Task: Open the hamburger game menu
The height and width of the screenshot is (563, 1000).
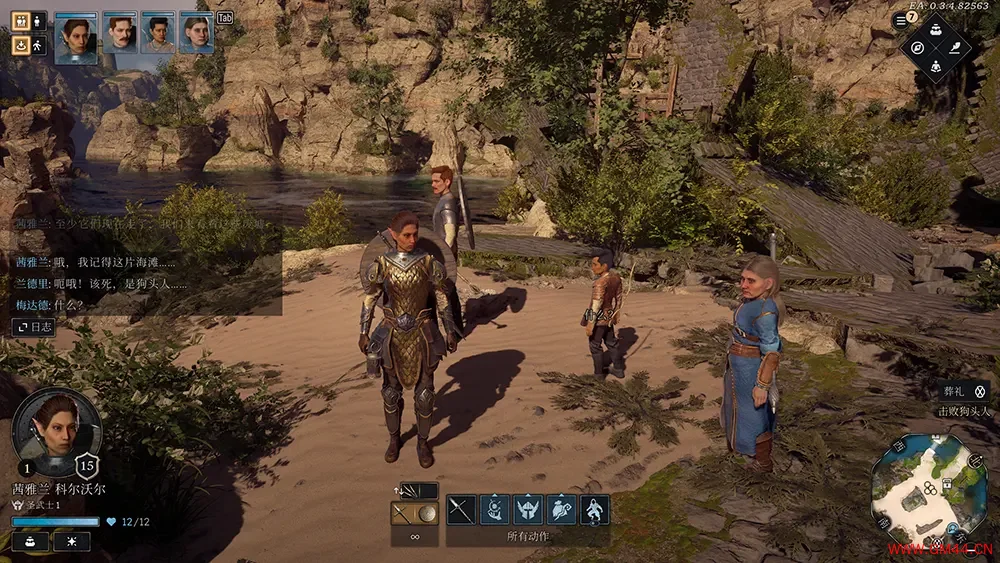Action: (900, 21)
